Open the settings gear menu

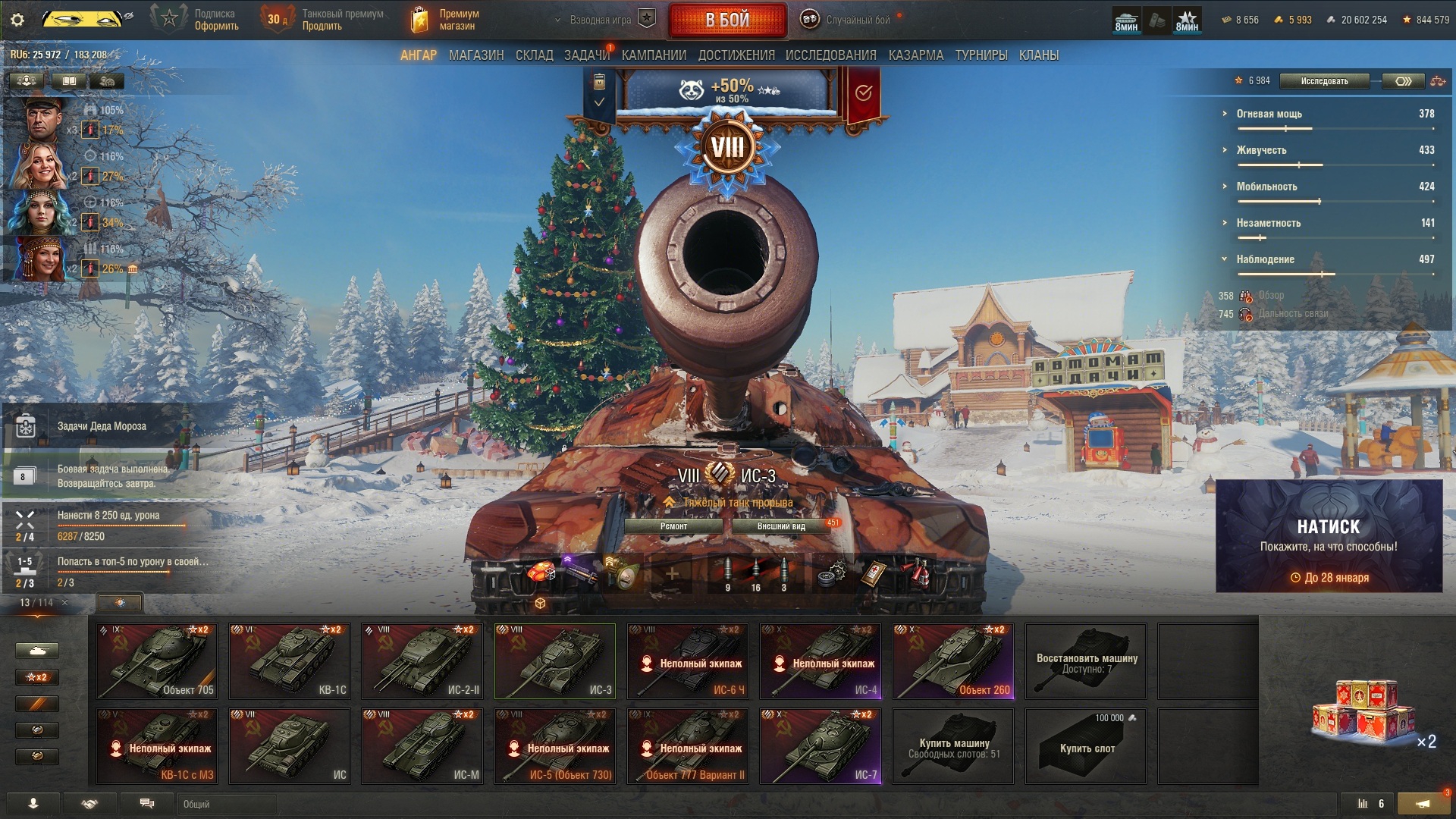coord(17,20)
